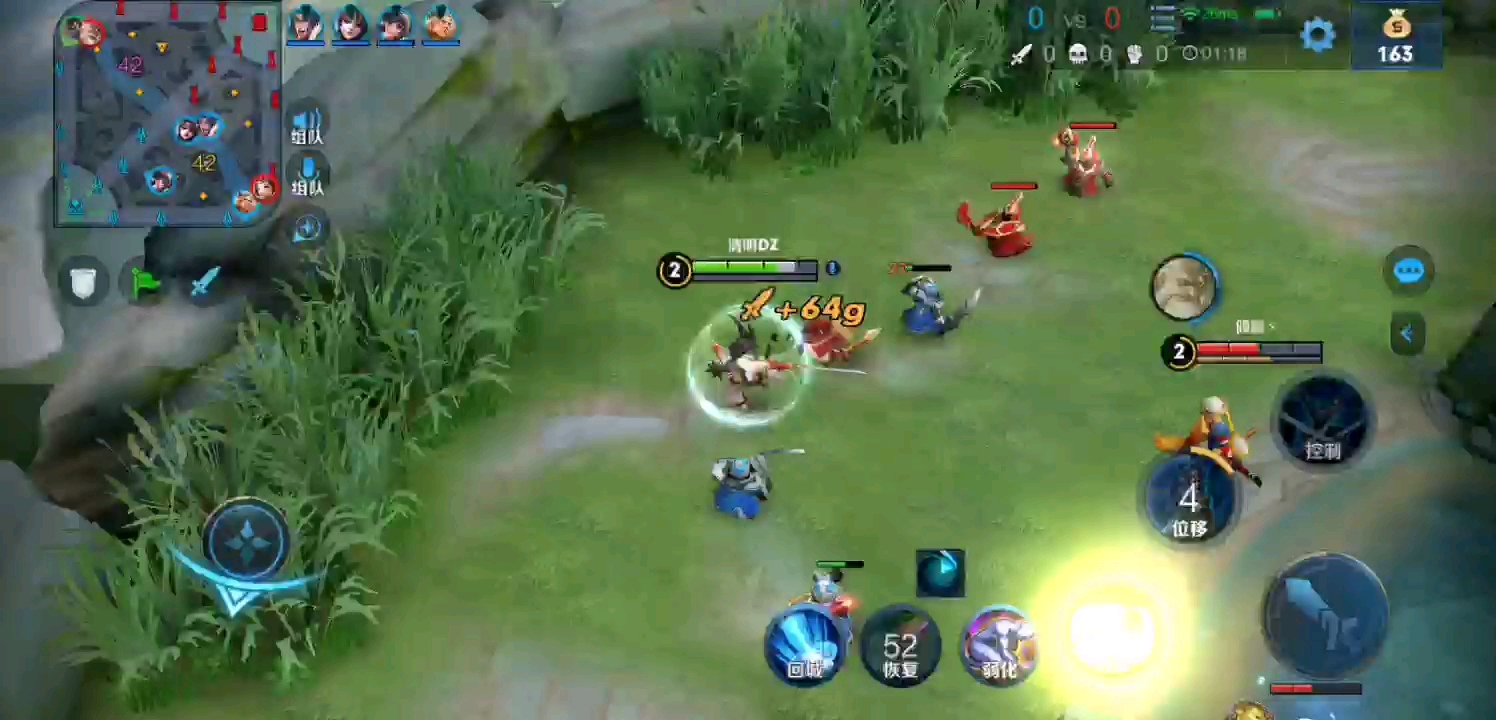
Task: Activate the 位移 dash skill
Action: [x=1189, y=500]
